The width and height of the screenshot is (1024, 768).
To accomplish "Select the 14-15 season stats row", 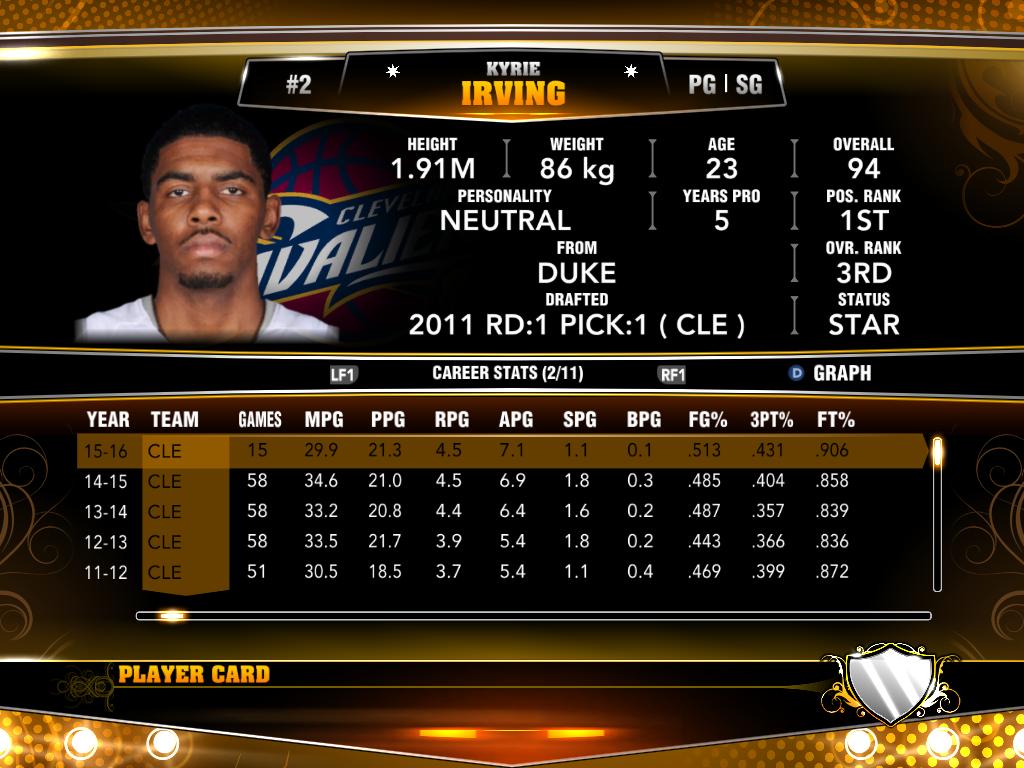I will [500, 481].
